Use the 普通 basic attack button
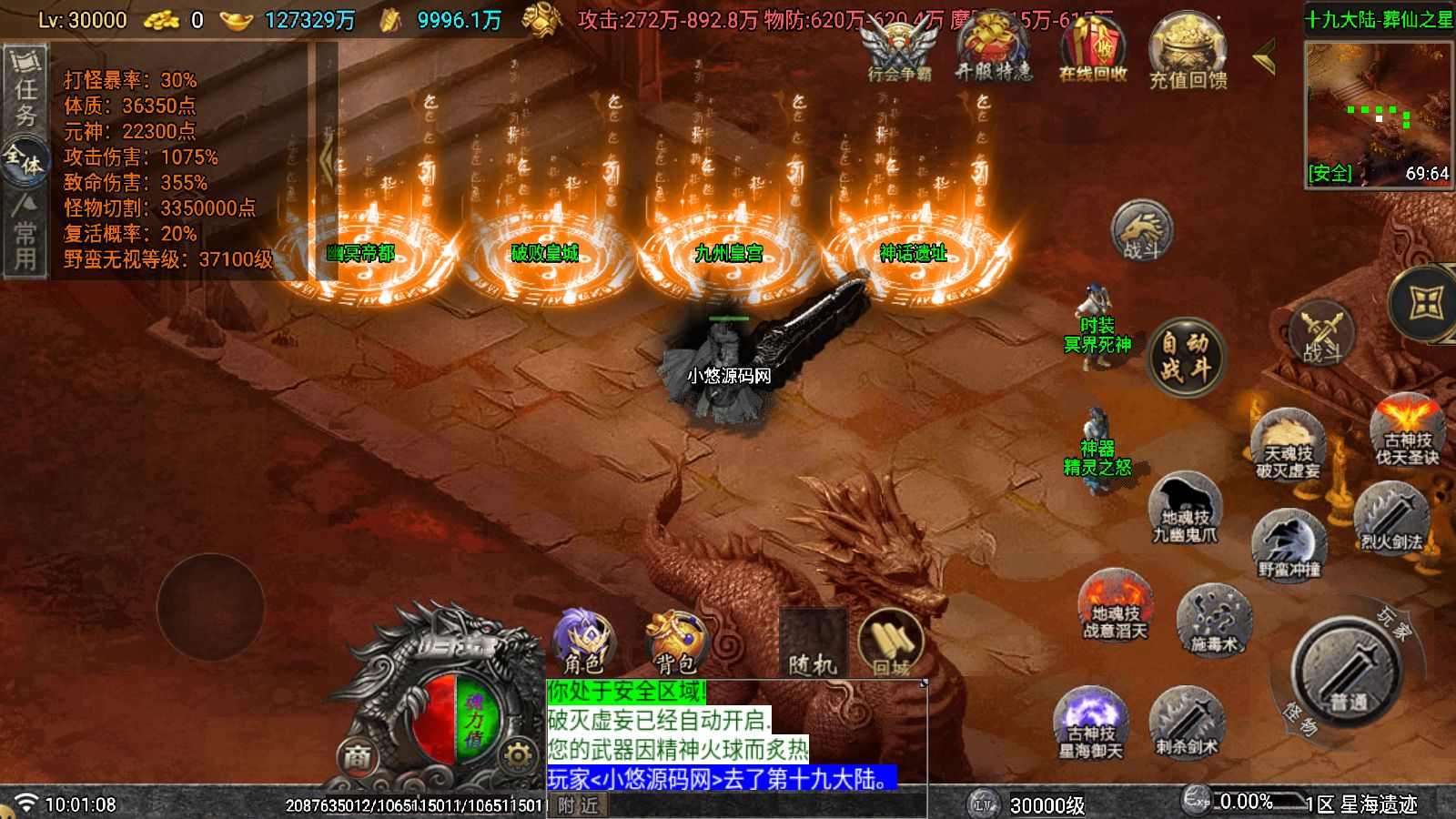 pos(1347,672)
